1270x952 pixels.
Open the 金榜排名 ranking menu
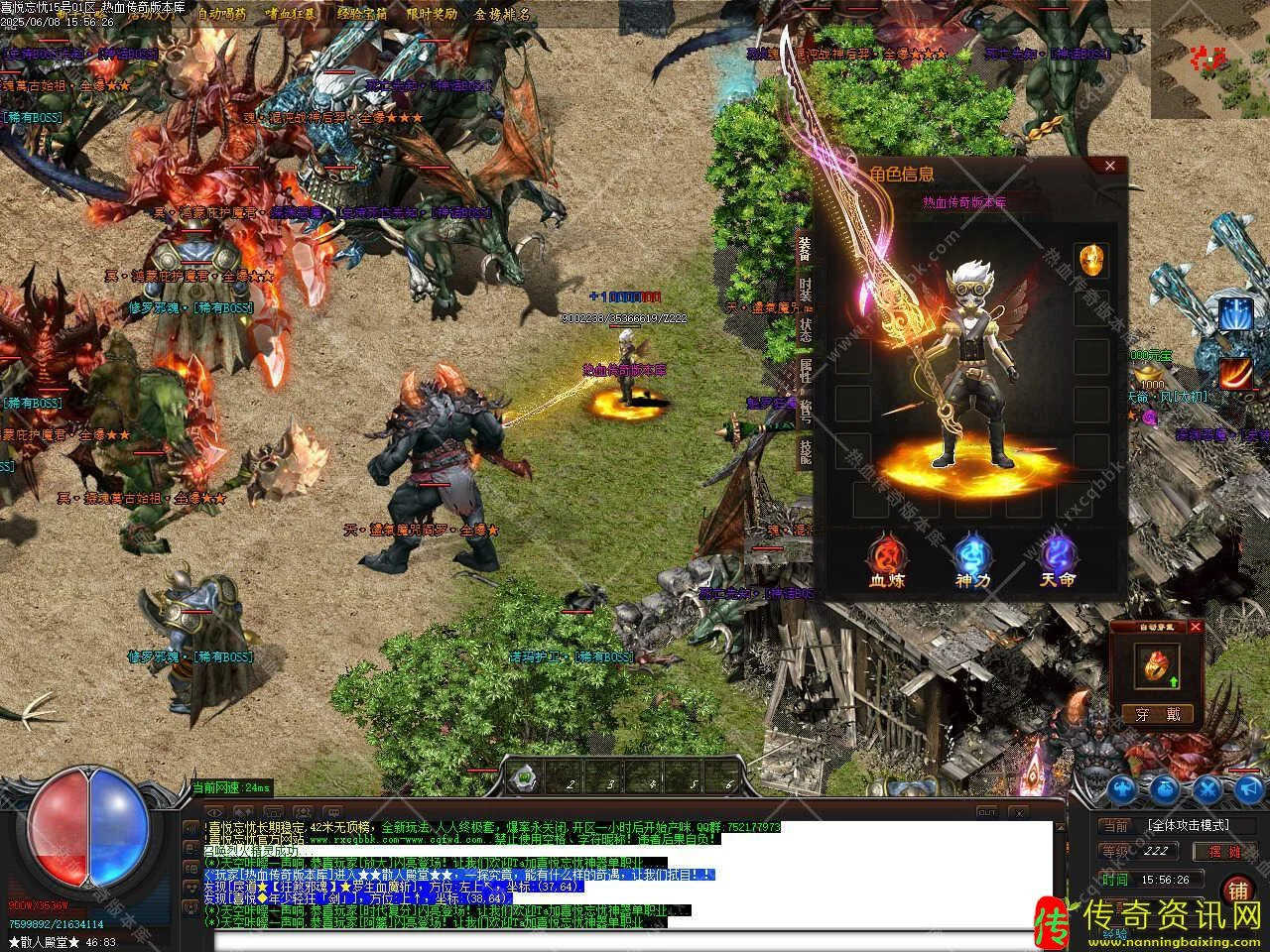coord(501,14)
